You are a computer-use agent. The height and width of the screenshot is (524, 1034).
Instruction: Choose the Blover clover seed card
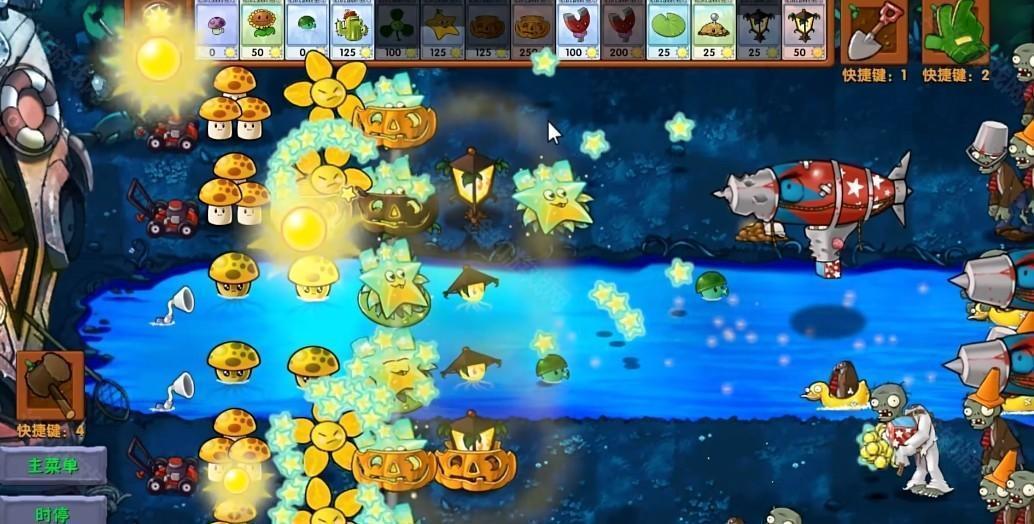coord(398,29)
